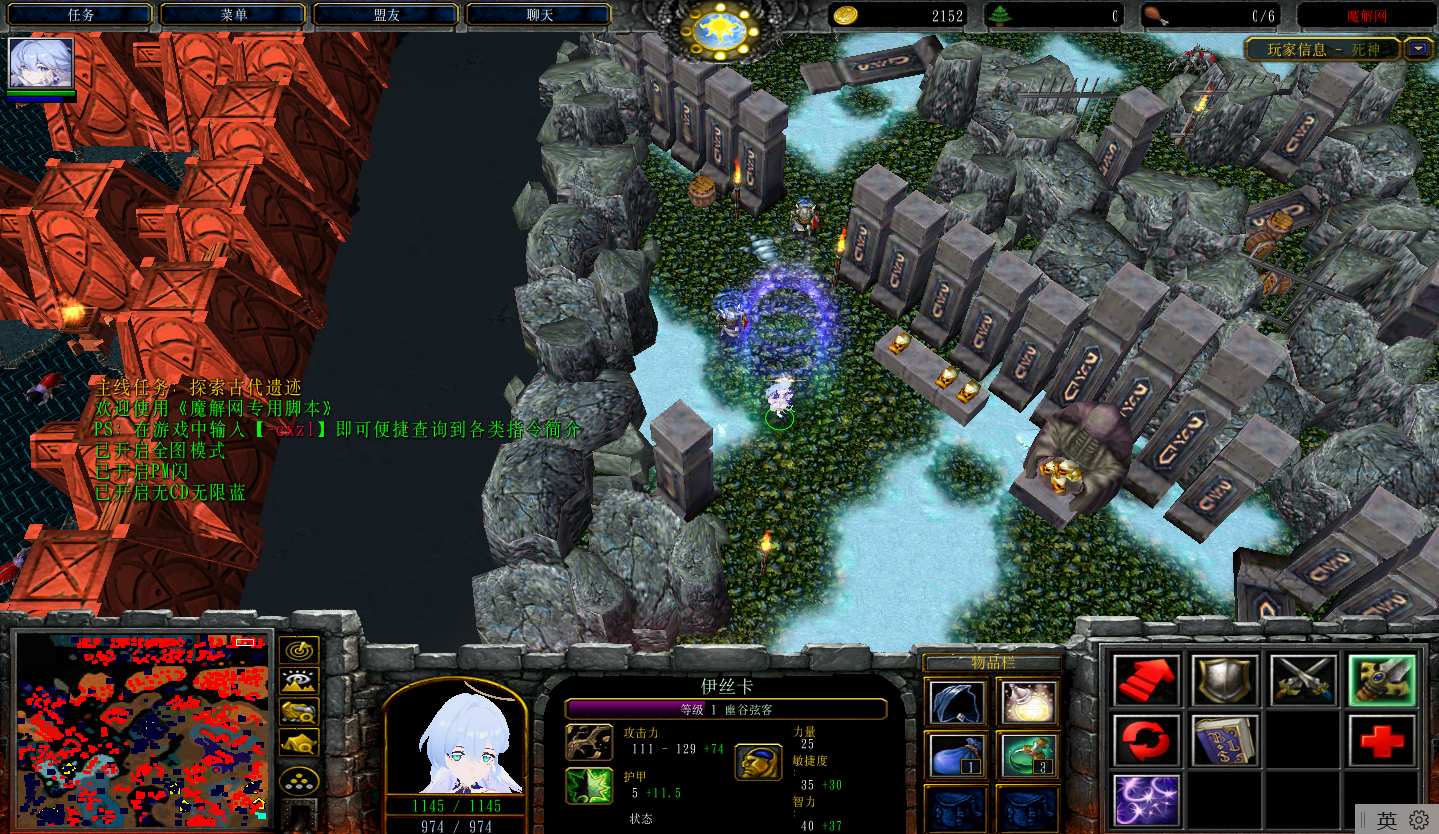Select the red circular arrows ability

pos(1147,740)
